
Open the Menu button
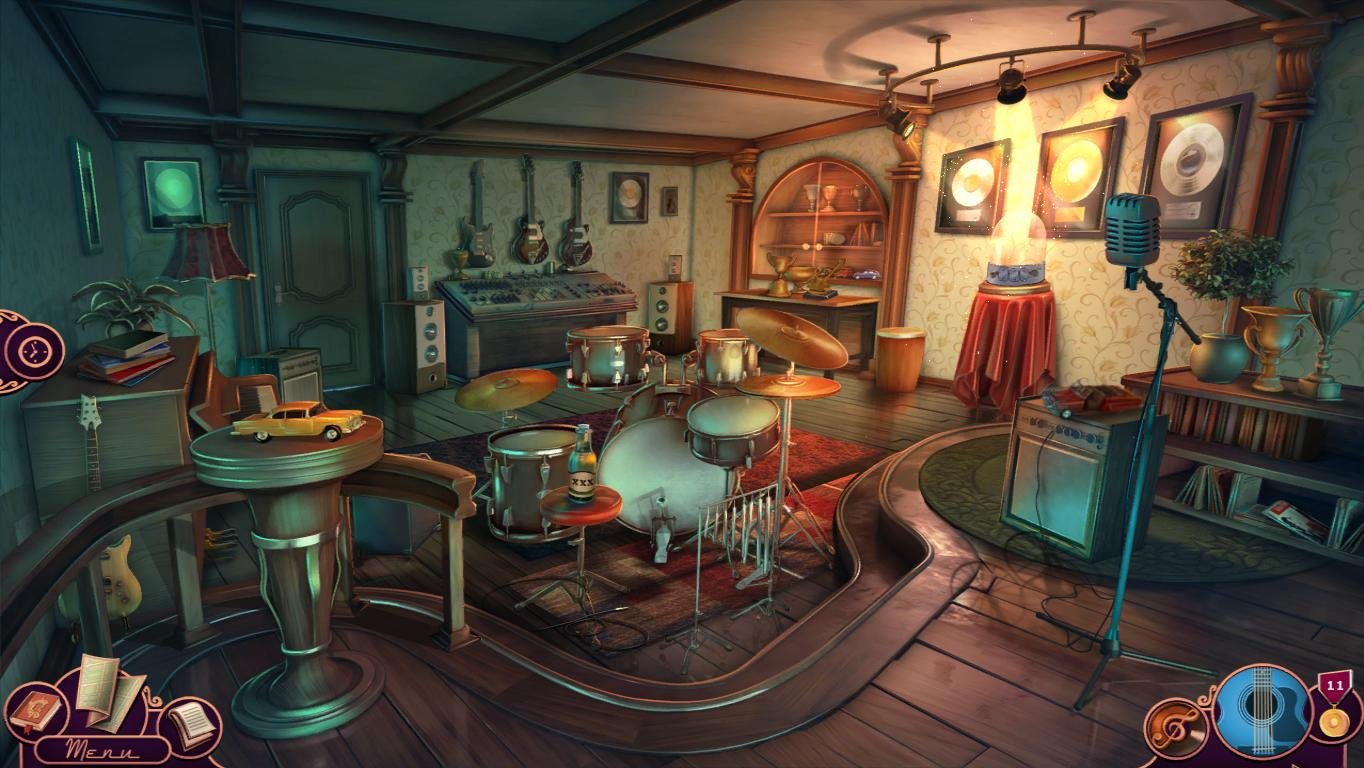pyautogui.click(x=103, y=749)
